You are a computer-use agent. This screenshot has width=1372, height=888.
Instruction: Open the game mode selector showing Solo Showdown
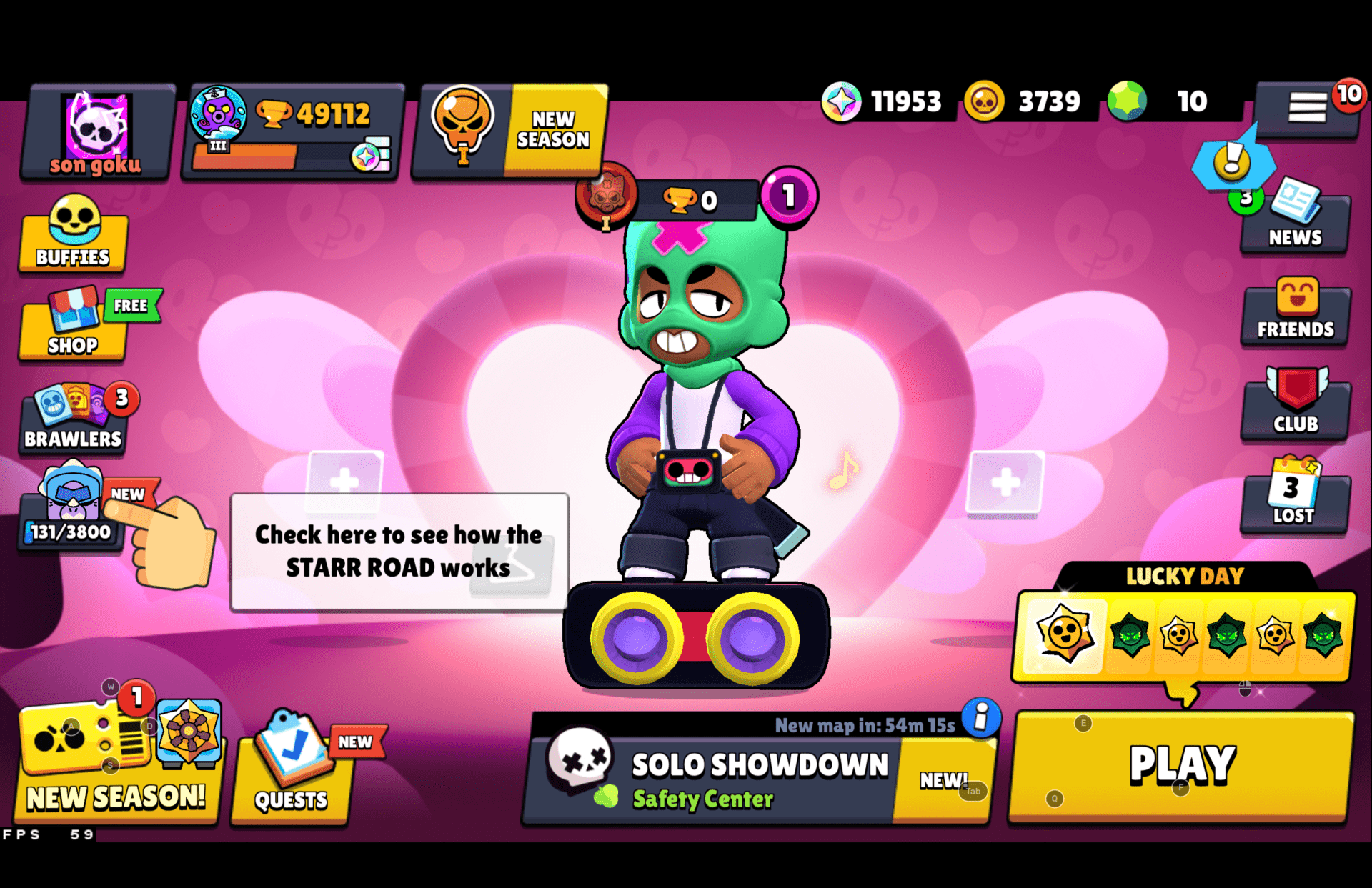(757, 779)
